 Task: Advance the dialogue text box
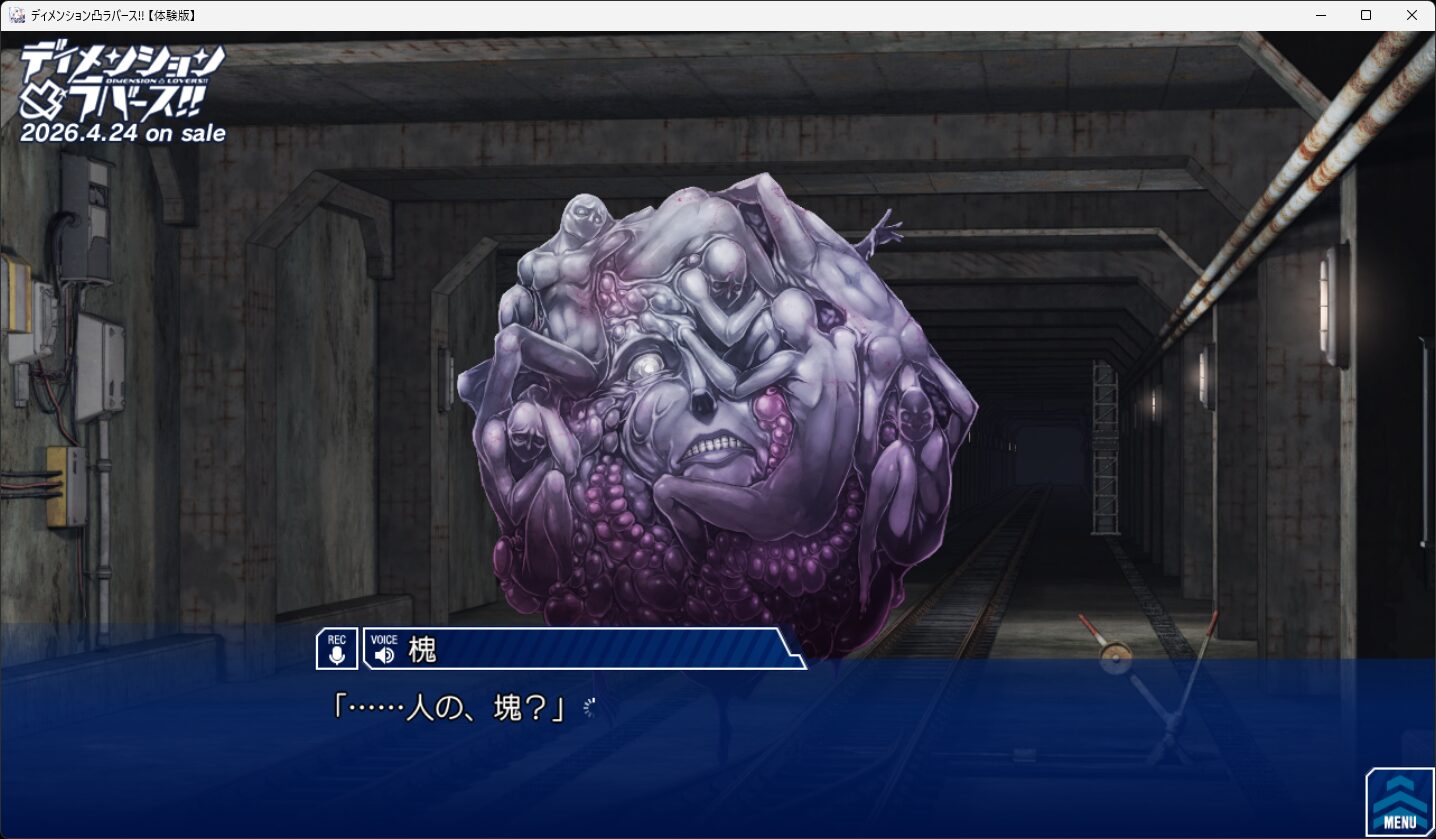pyautogui.click(x=700, y=740)
